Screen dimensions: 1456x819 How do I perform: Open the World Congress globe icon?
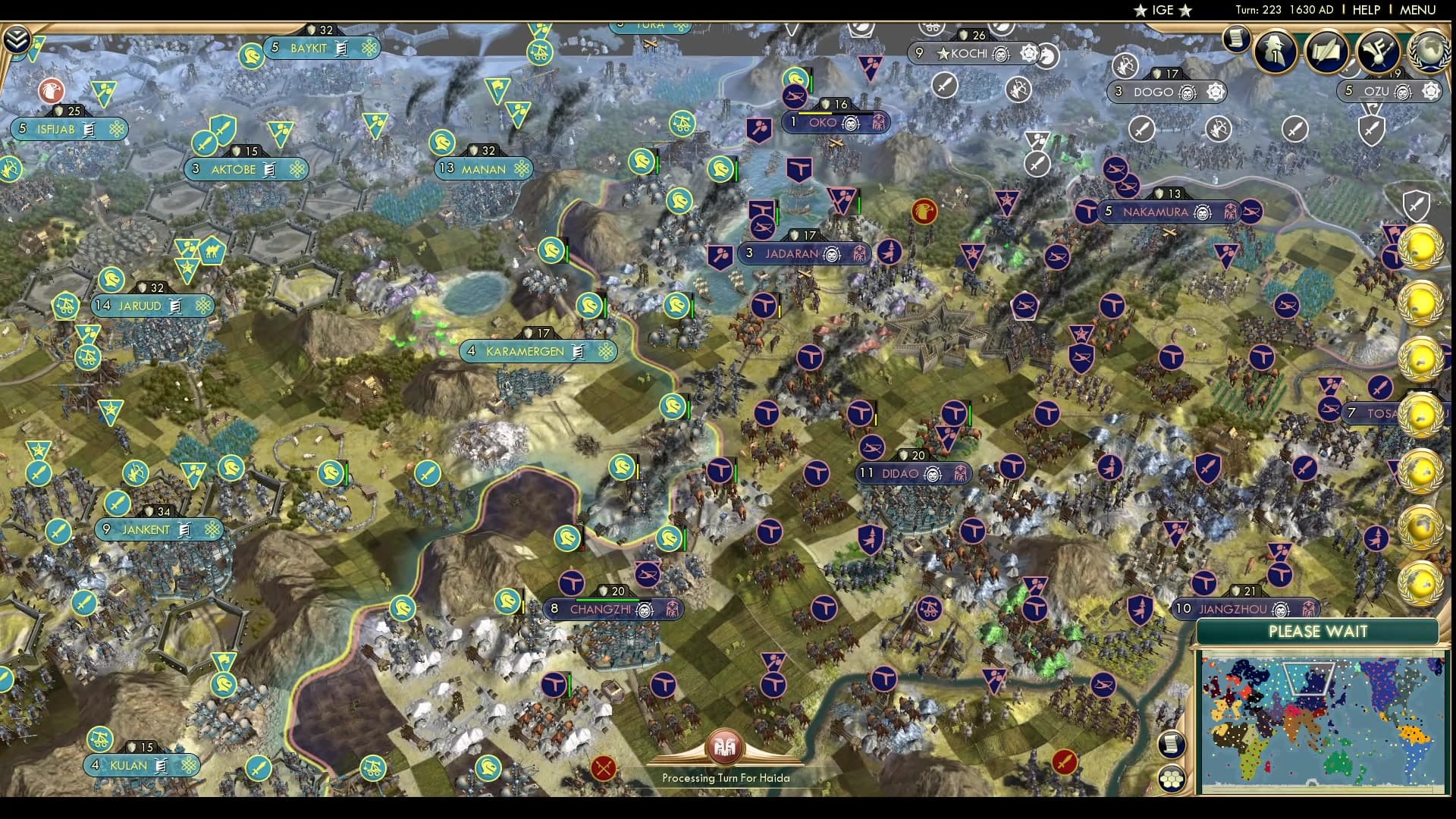[x=1429, y=50]
